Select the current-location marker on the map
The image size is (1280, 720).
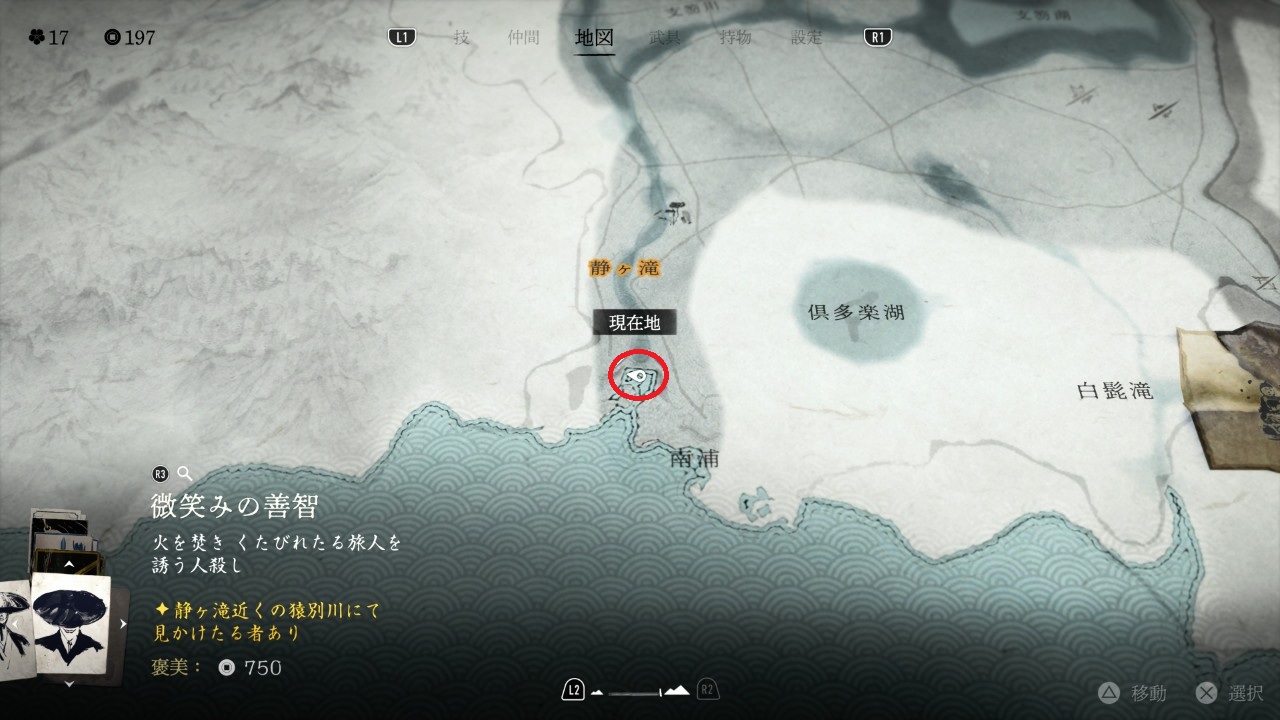[639, 376]
